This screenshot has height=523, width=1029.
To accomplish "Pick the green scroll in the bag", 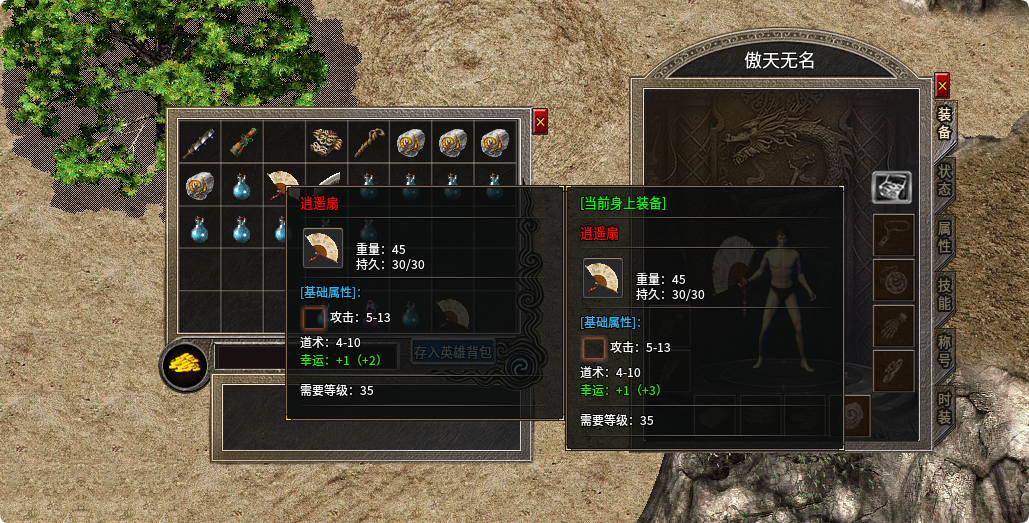I will point(240,142).
